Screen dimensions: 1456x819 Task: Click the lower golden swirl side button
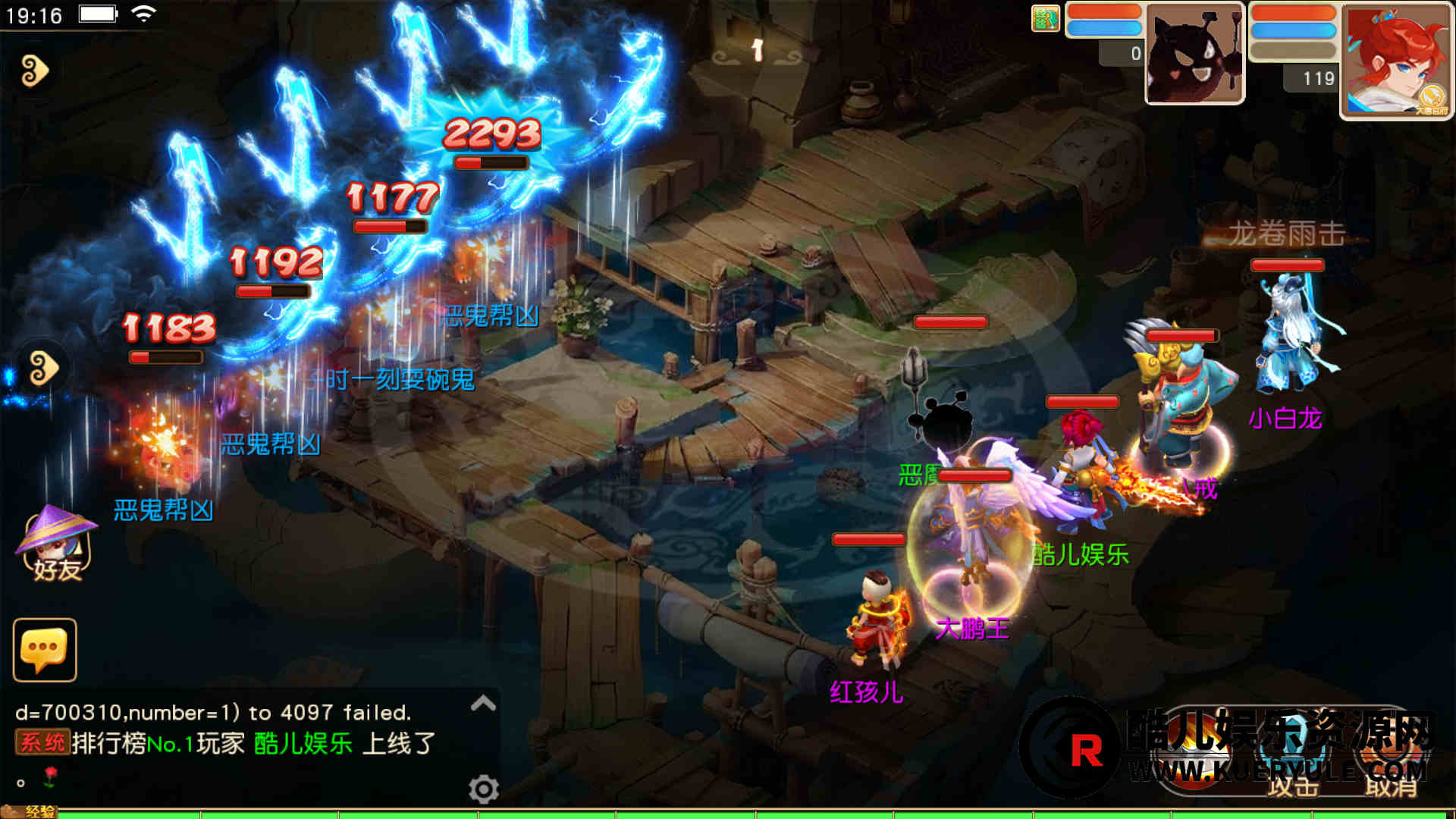pos(43,369)
